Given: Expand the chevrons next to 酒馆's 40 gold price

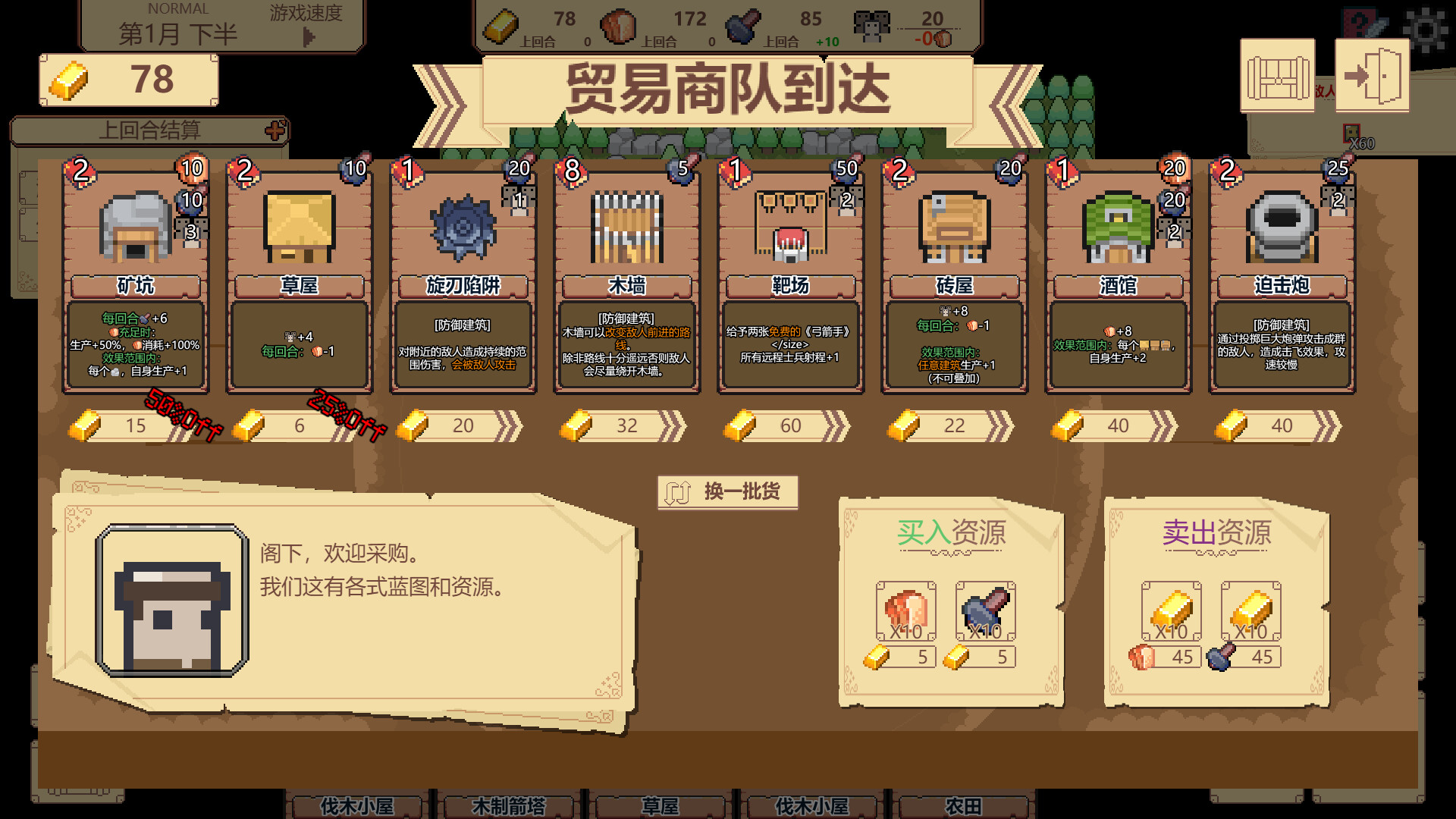Looking at the screenshot, I should [1163, 426].
